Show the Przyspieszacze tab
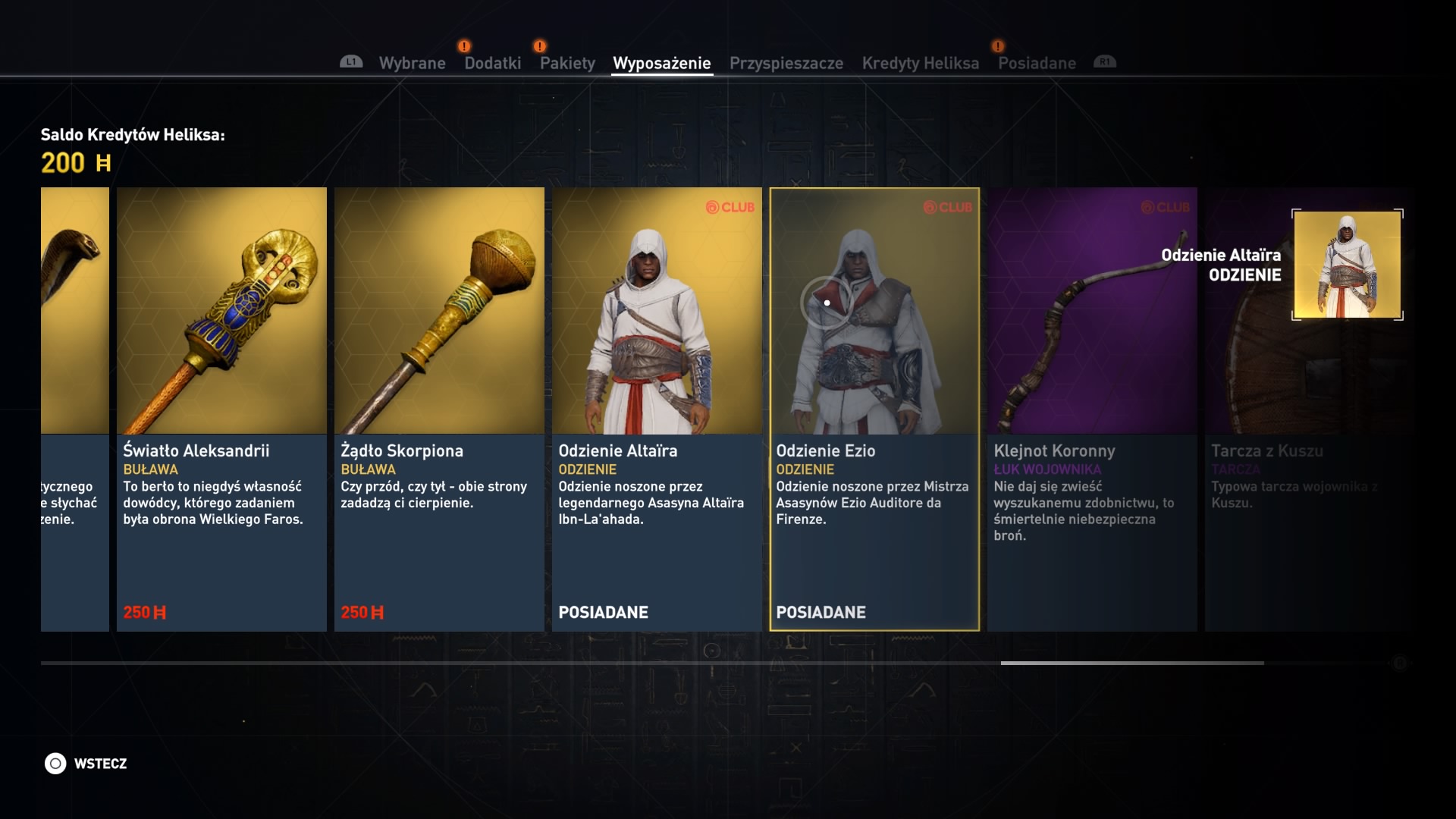Screen dimensions: 1456x819 pos(786,63)
